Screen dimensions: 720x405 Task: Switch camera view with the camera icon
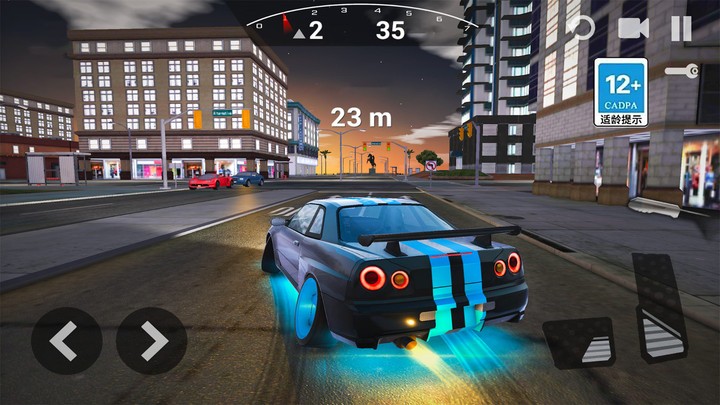633,28
